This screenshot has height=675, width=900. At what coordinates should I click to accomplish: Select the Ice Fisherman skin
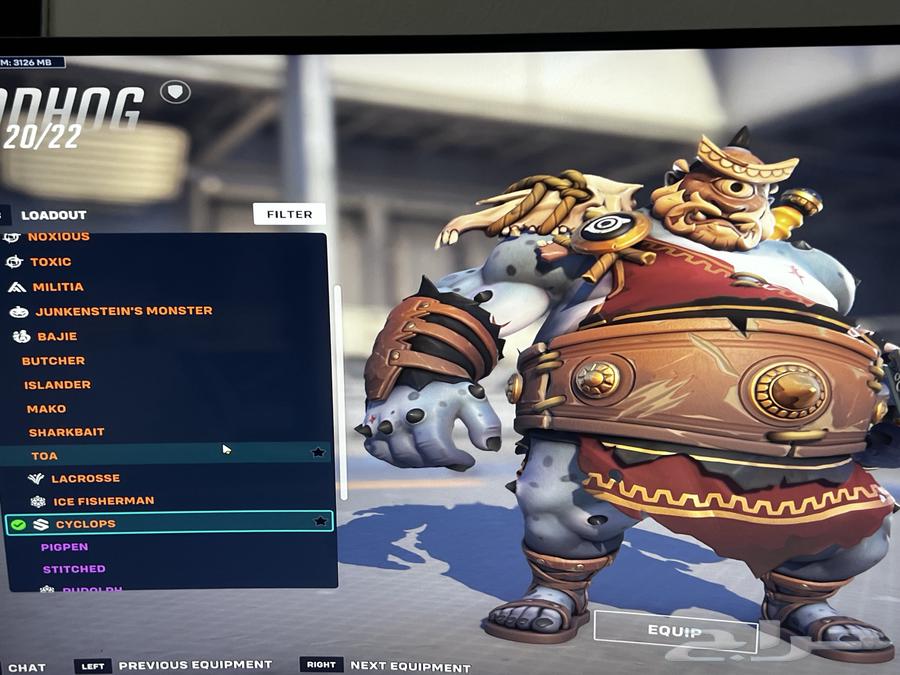103,501
